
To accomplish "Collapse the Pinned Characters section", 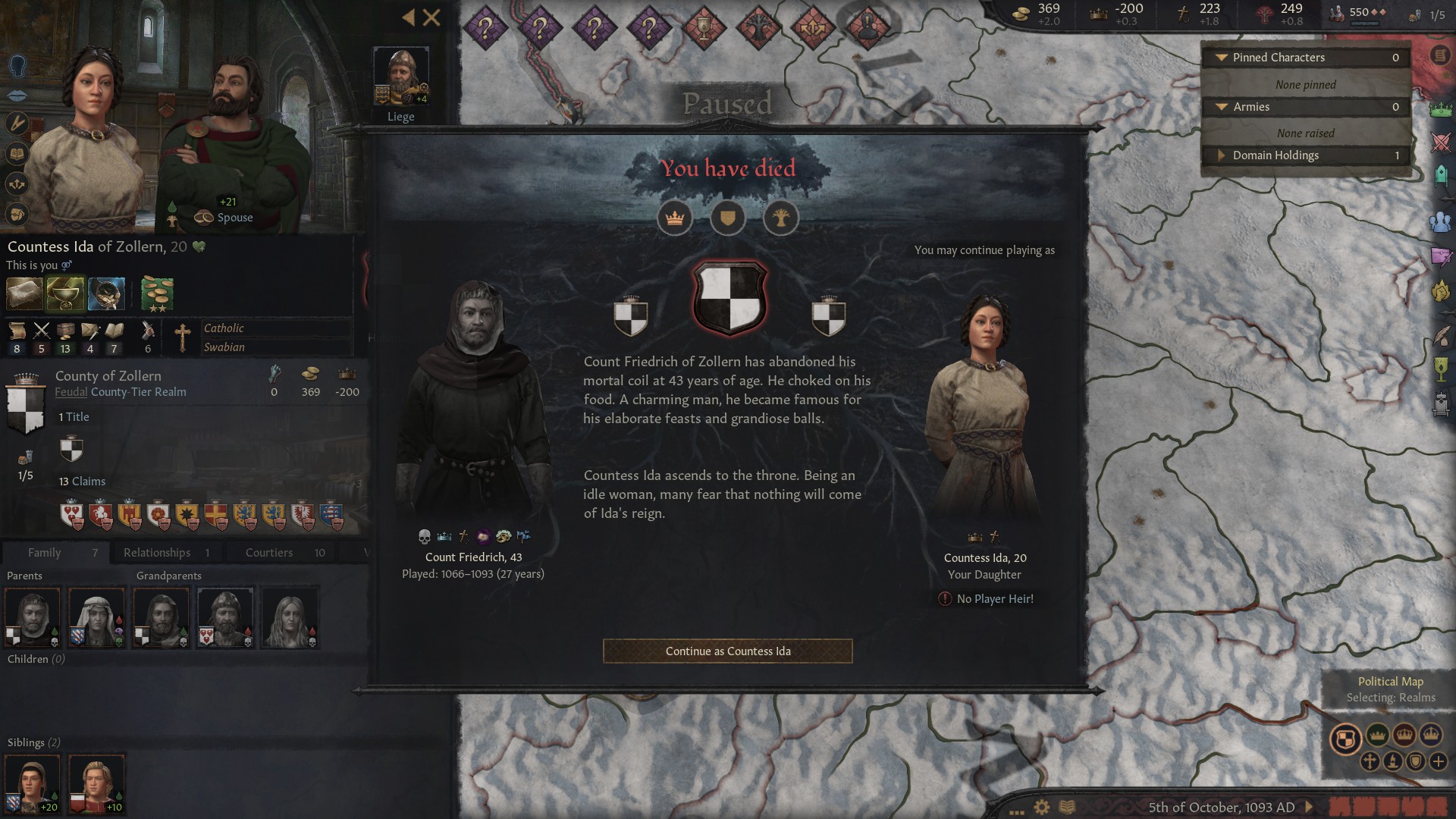I will (1222, 57).
